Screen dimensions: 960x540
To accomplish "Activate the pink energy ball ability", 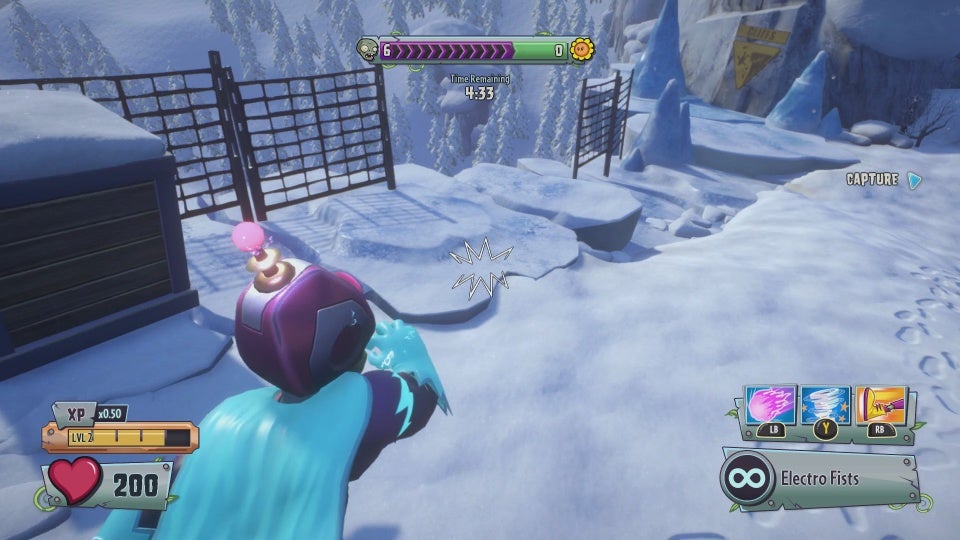I will 771,406.
